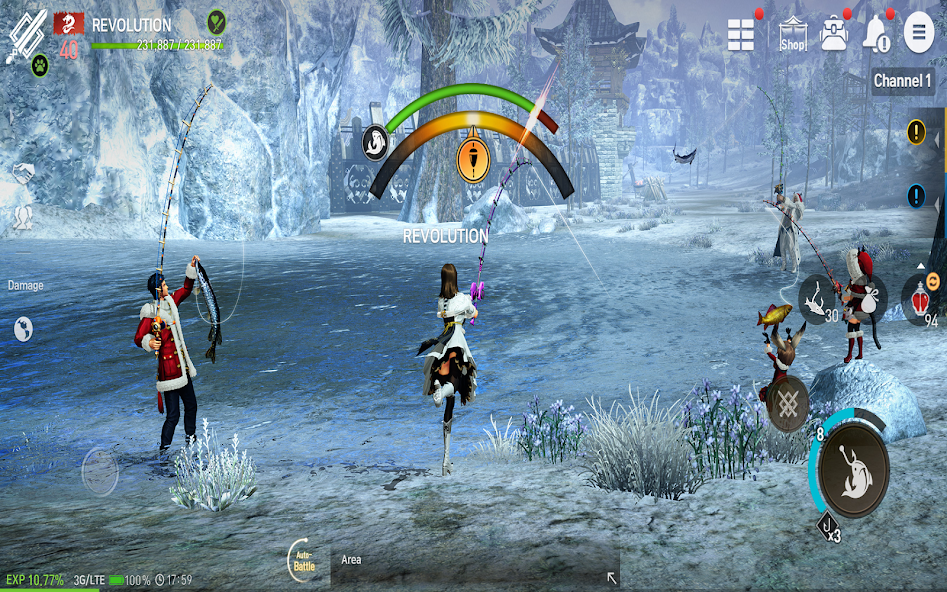The height and width of the screenshot is (592, 947).
Task: Toggle the Auto-Battle button
Action: coord(304,559)
